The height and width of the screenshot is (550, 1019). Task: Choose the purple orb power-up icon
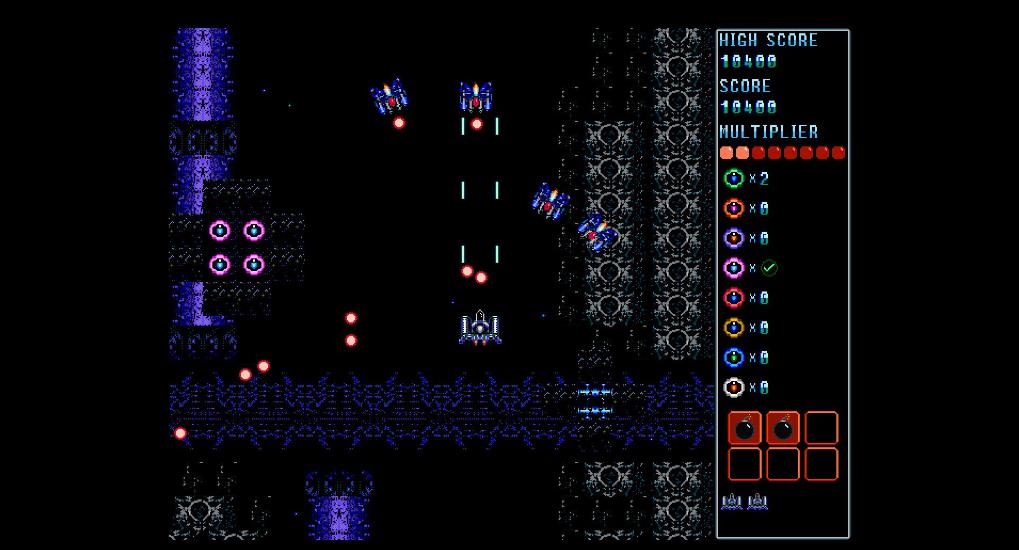click(x=734, y=238)
